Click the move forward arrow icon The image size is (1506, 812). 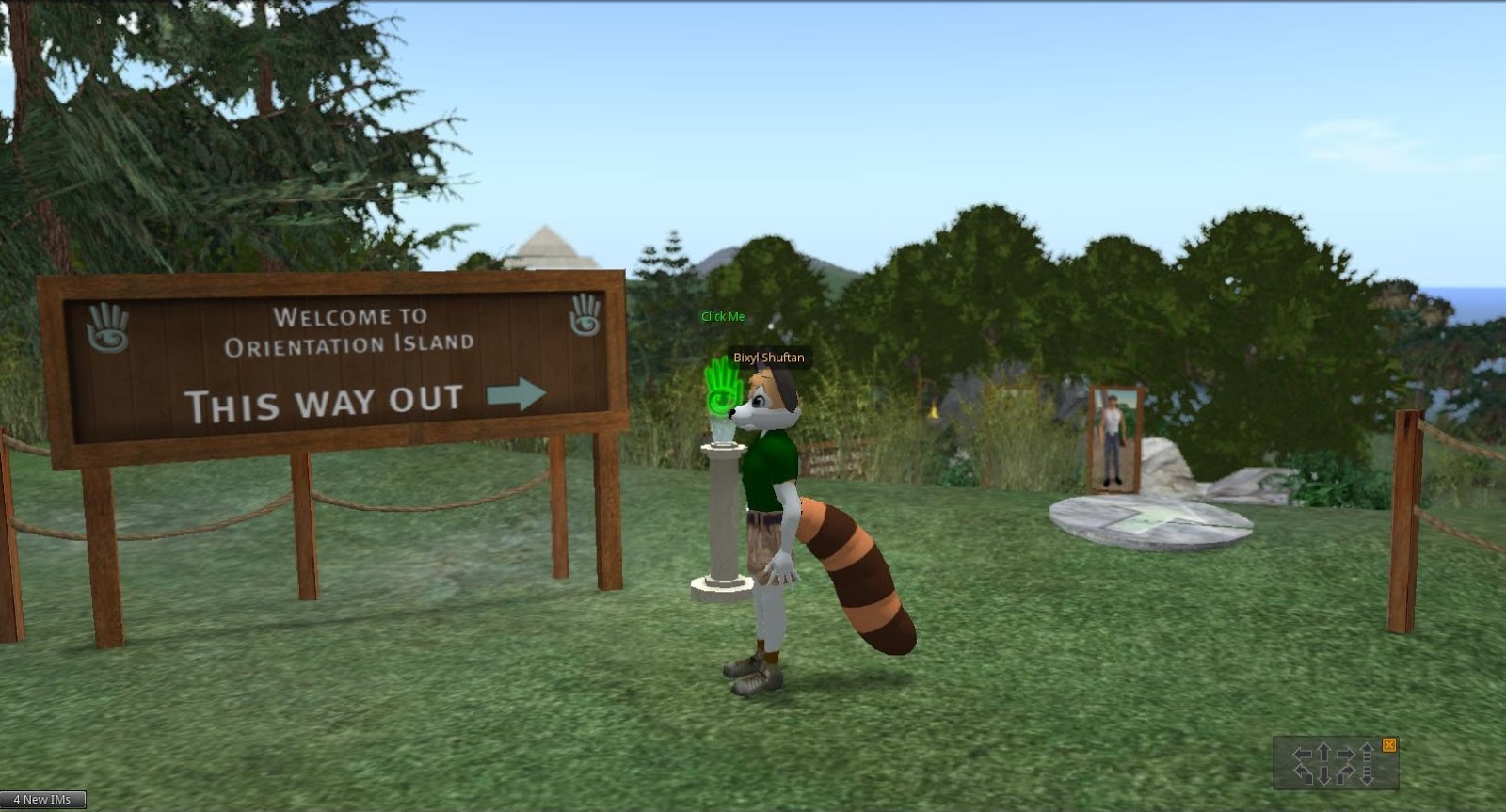tap(1323, 750)
